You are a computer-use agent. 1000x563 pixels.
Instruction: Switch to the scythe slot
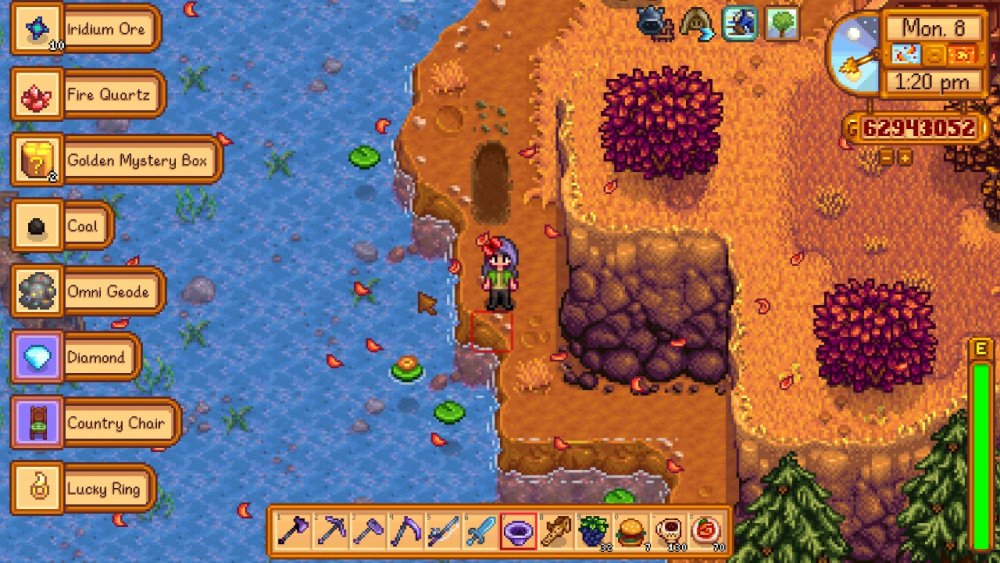coord(405,531)
